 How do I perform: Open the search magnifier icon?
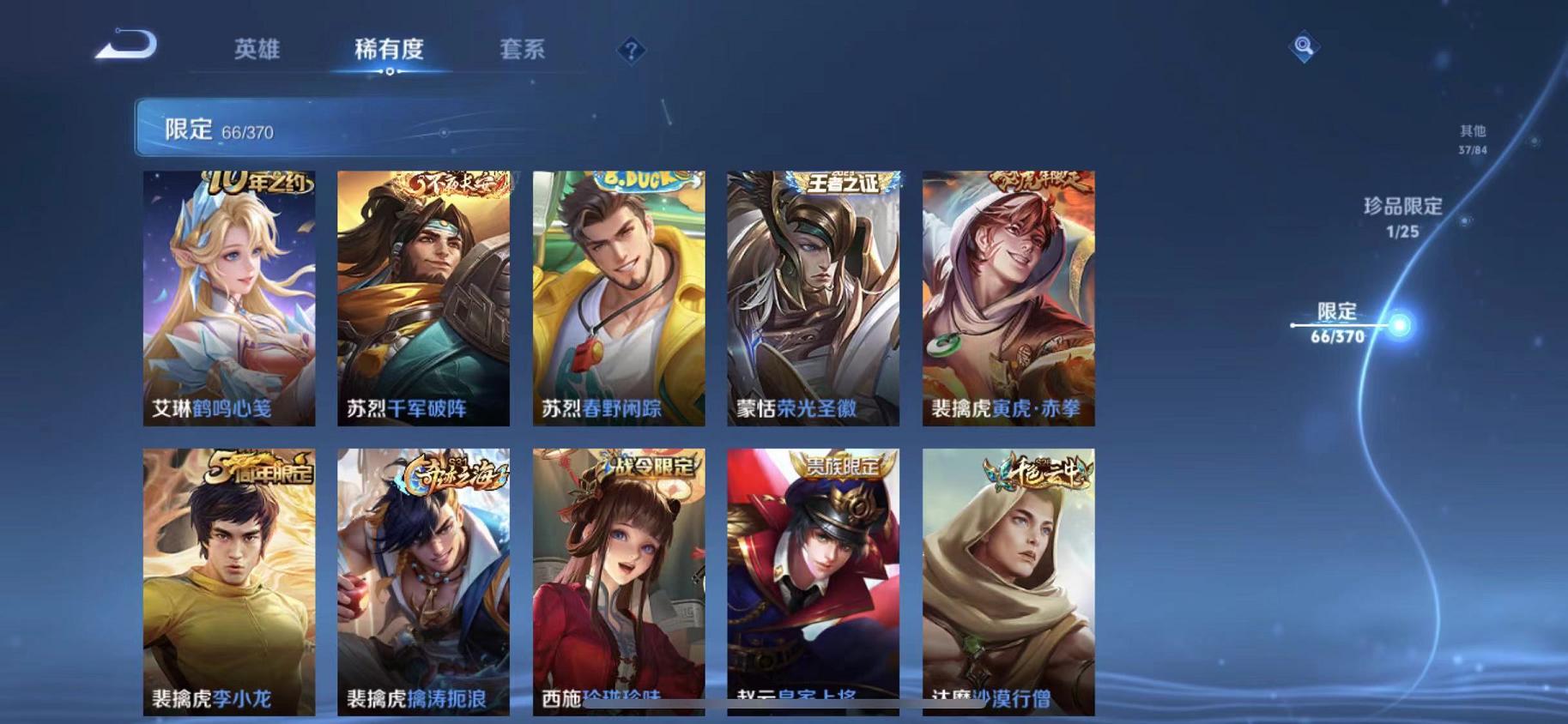1304,45
